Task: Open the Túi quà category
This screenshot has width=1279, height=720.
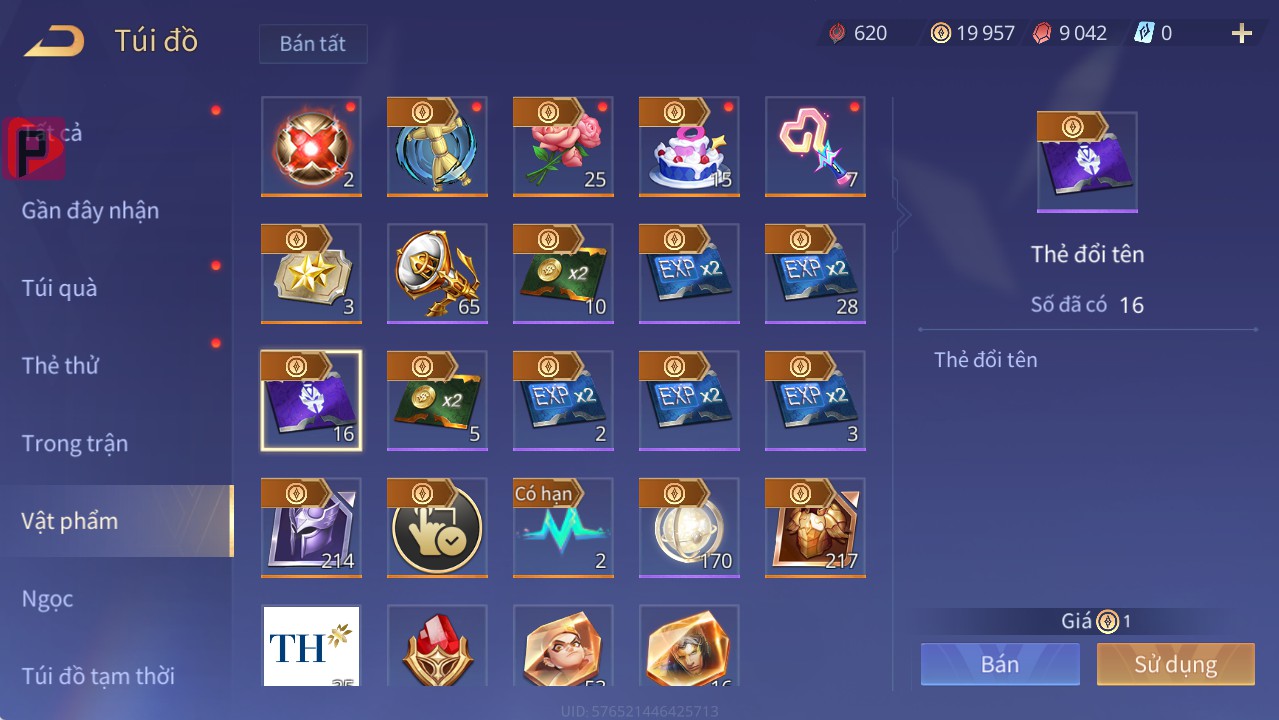Action: click(60, 288)
